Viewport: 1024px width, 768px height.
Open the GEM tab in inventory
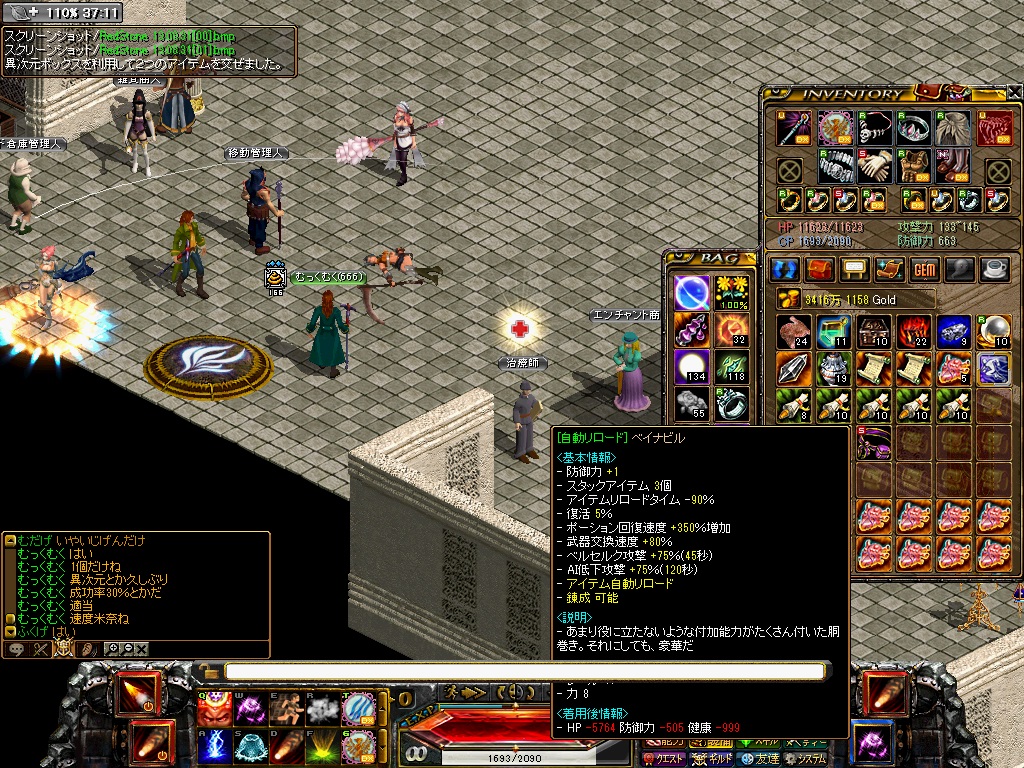click(924, 270)
